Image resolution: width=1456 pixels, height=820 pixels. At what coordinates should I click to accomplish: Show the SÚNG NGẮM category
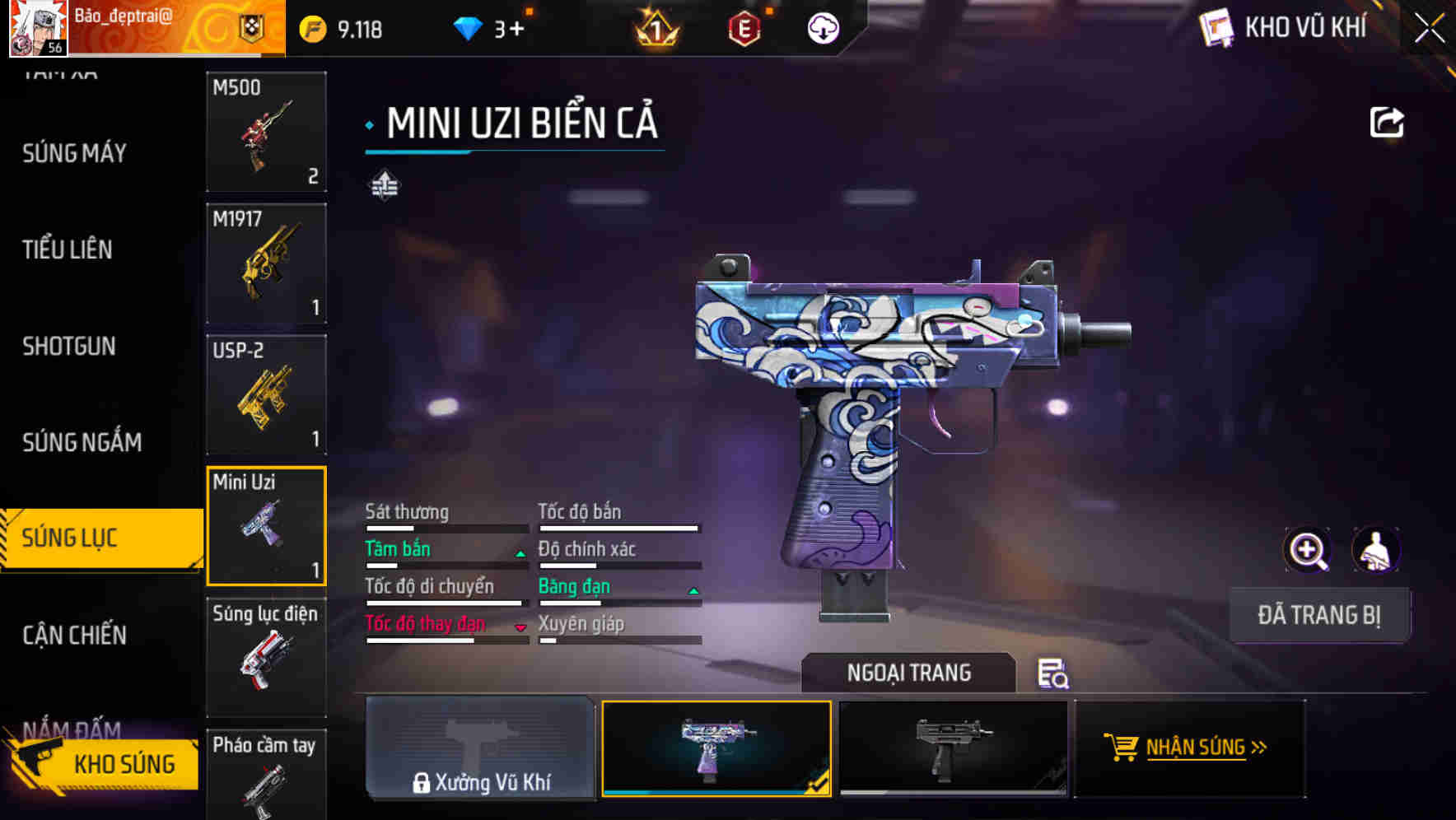(82, 442)
